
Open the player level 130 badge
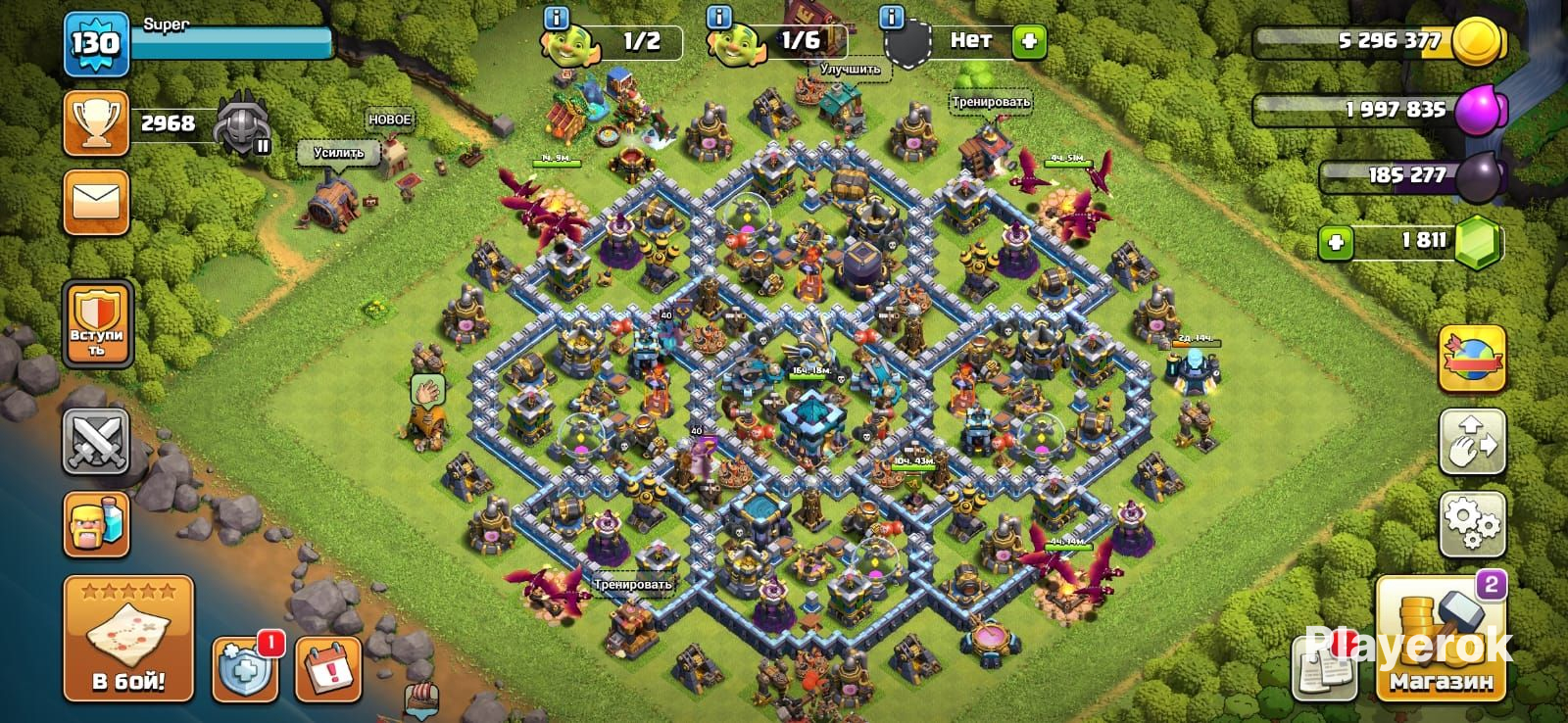(96, 44)
